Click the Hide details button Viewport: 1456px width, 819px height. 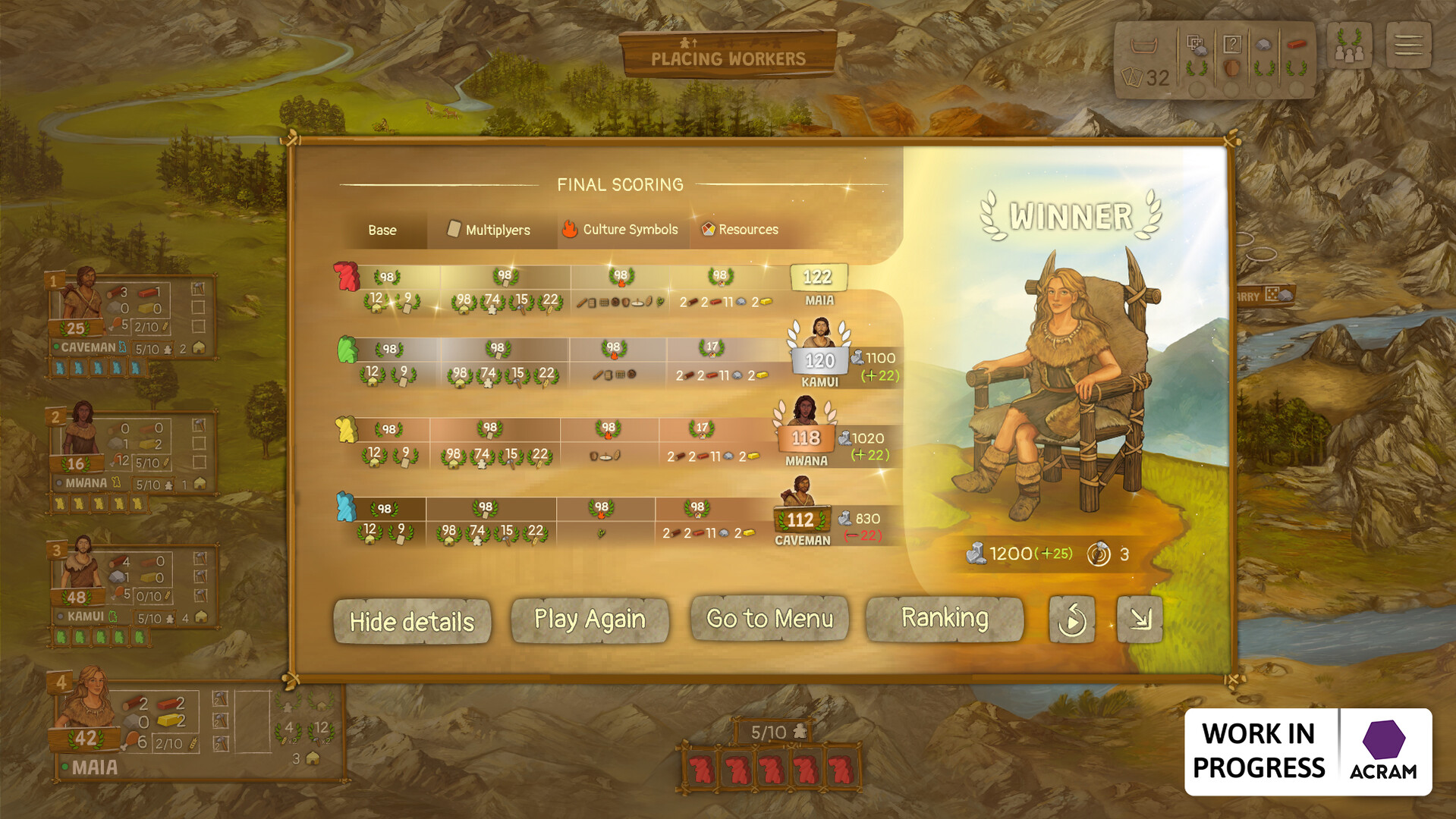click(x=412, y=620)
